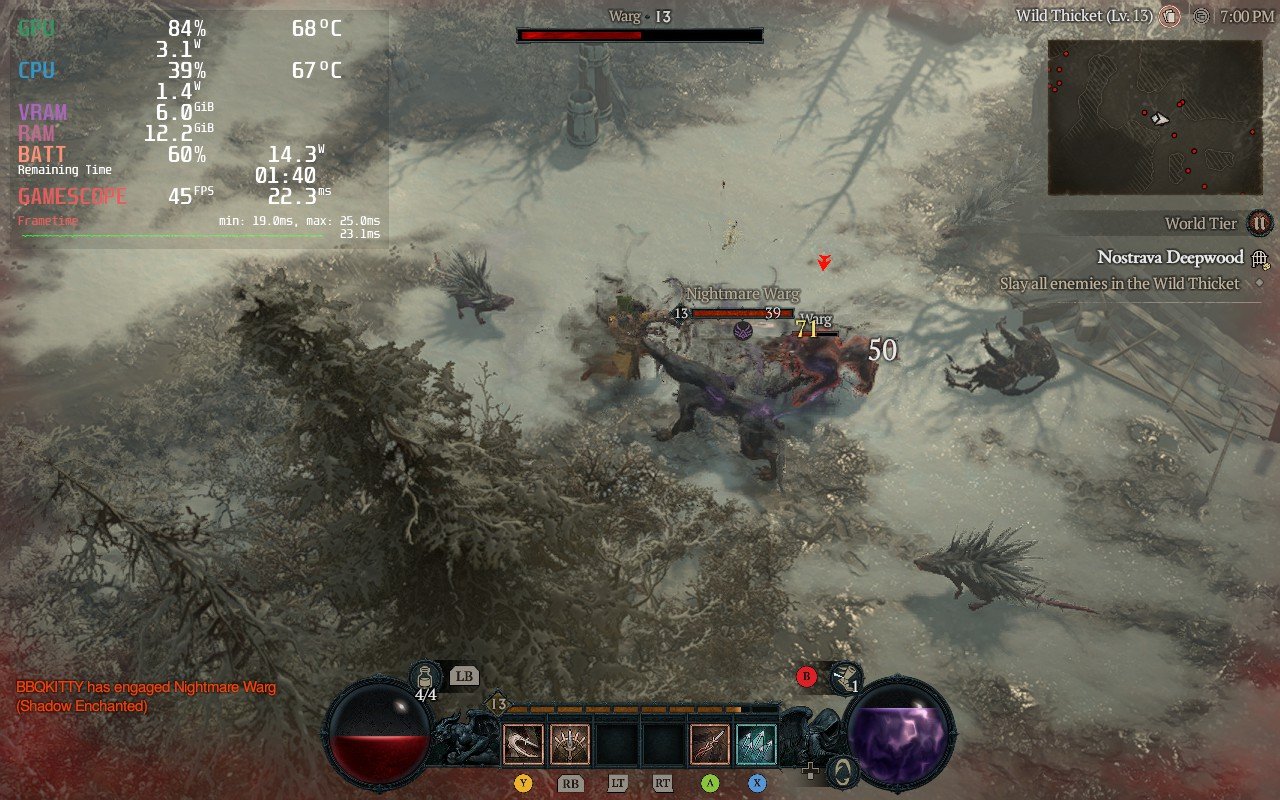Use the Bone Splinters skill bound to X
This screenshot has width=1280, height=800.
[x=756, y=744]
